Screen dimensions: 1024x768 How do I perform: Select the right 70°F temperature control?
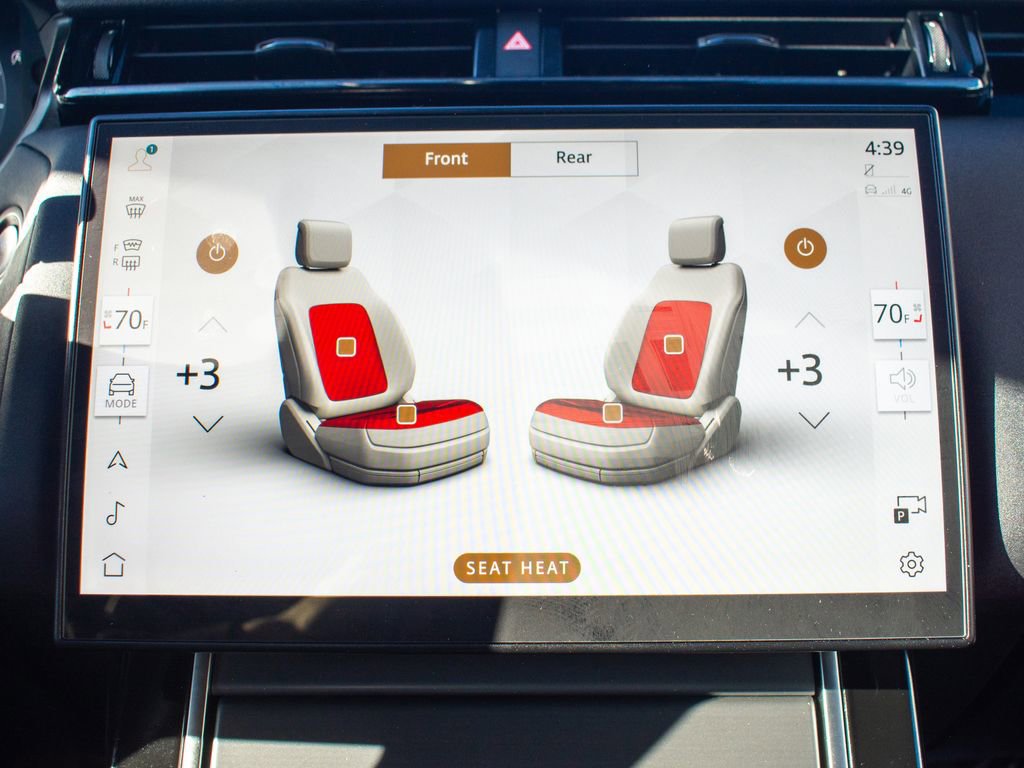(x=897, y=315)
